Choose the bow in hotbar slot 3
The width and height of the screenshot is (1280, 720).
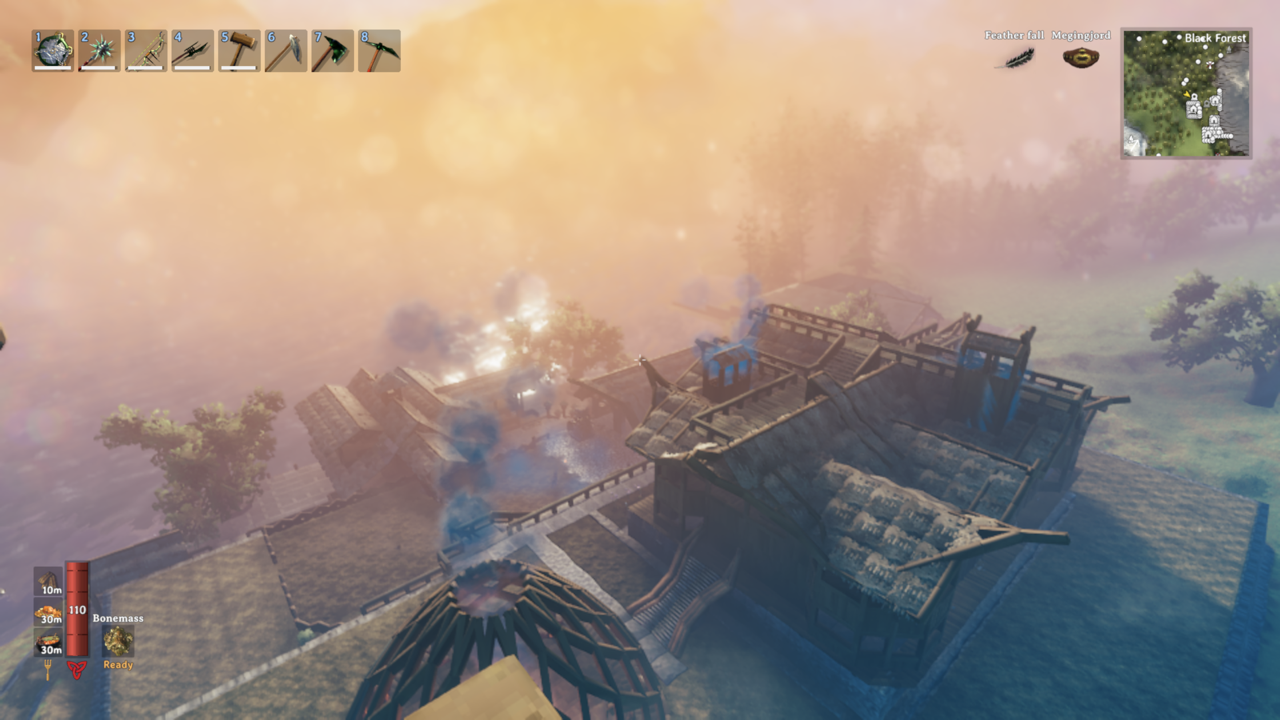pyautogui.click(x=146, y=50)
